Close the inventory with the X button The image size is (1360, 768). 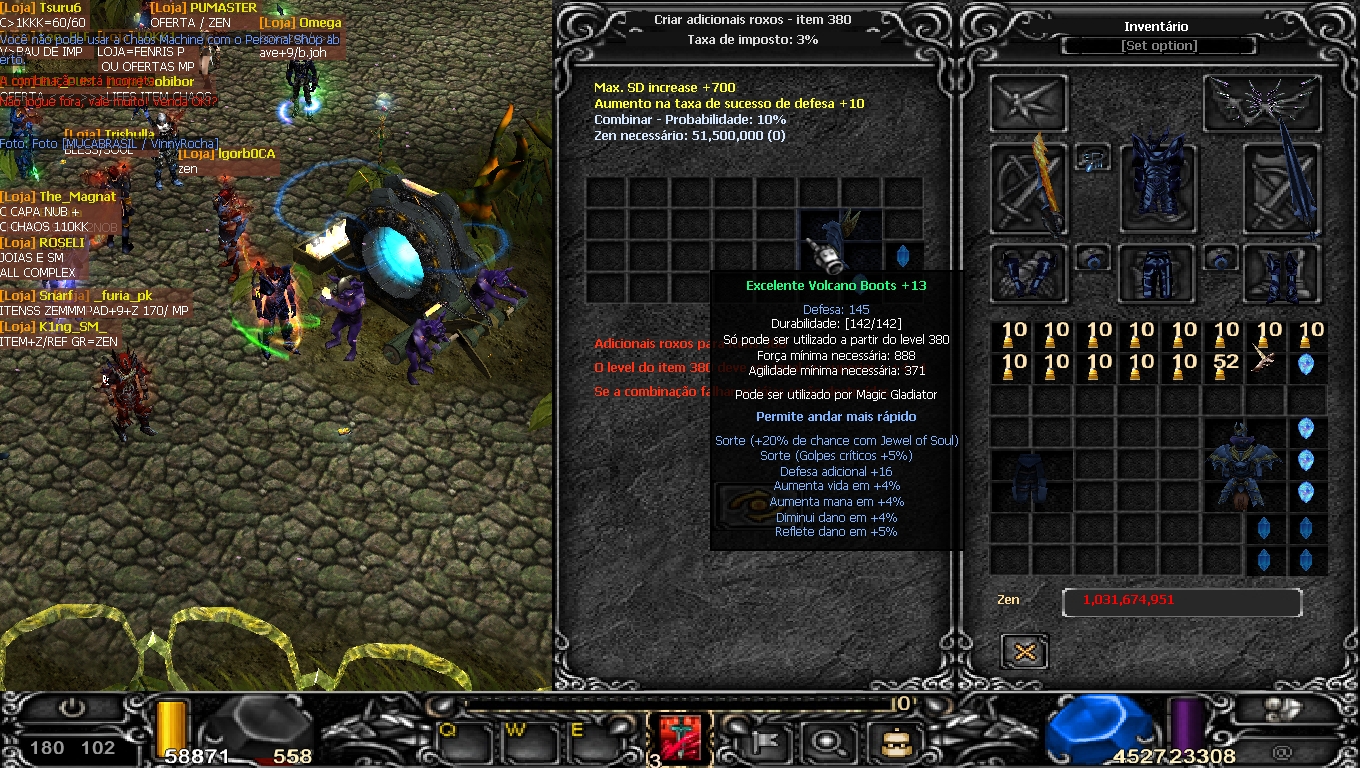pyautogui.click(x=1024, y=652)
